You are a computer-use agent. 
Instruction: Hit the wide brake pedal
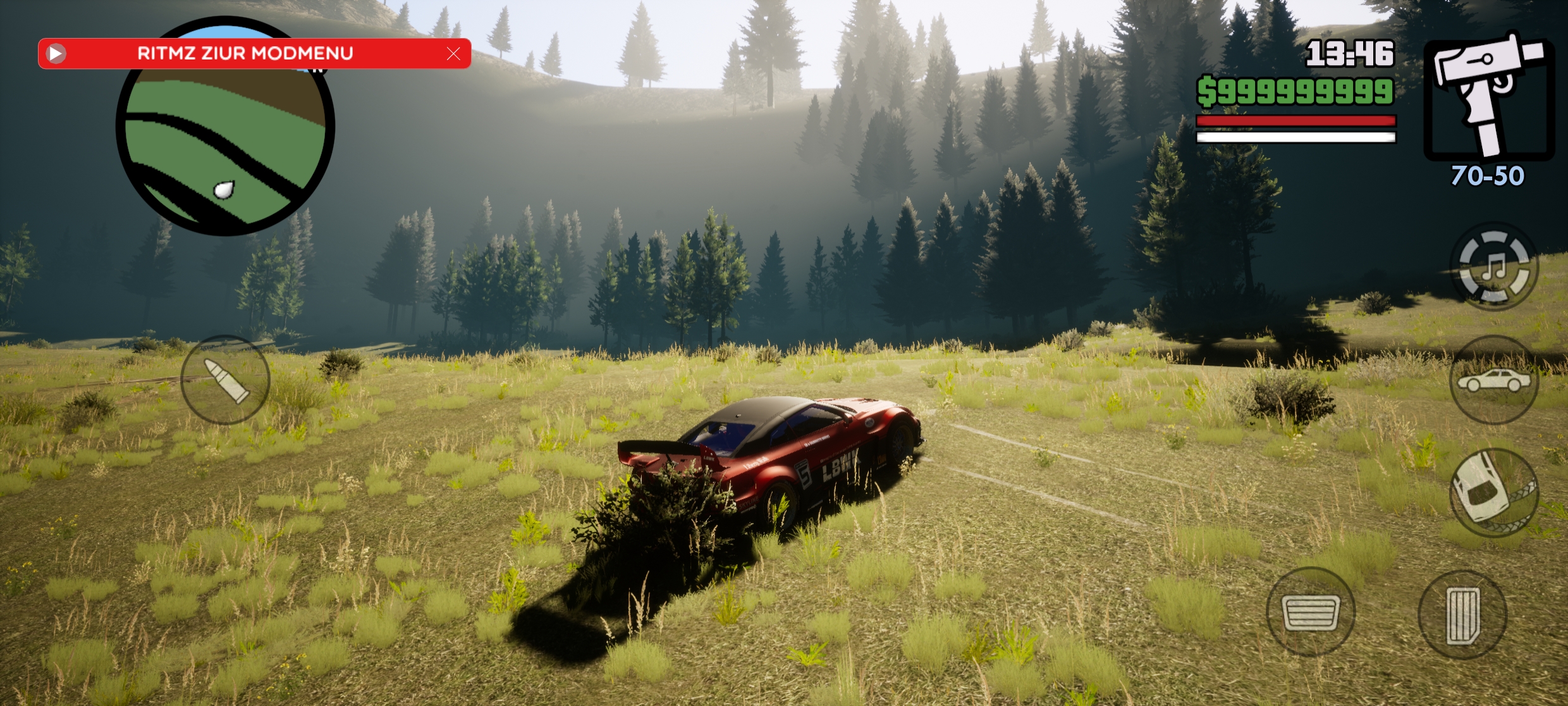[x=1311, y=611]
